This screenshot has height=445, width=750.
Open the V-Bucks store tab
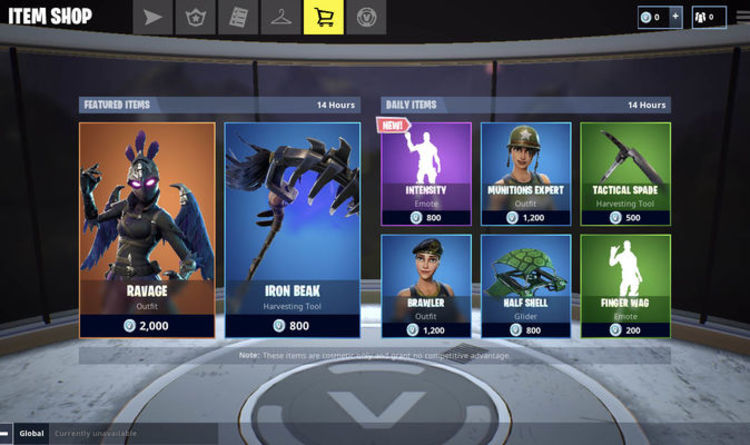pyautogui.click(x=367, y=17)
